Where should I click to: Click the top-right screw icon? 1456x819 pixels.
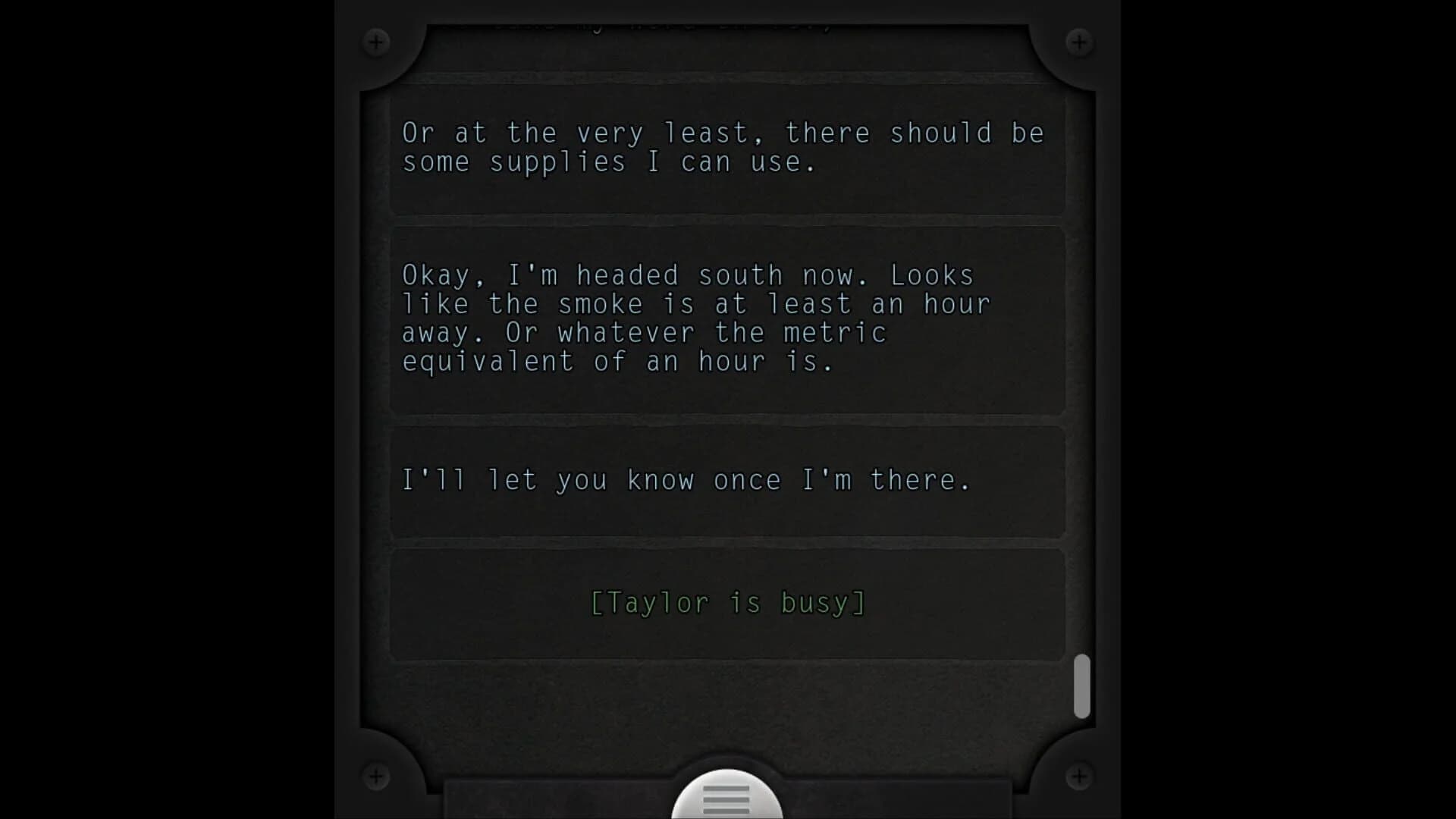point(1079,42)
